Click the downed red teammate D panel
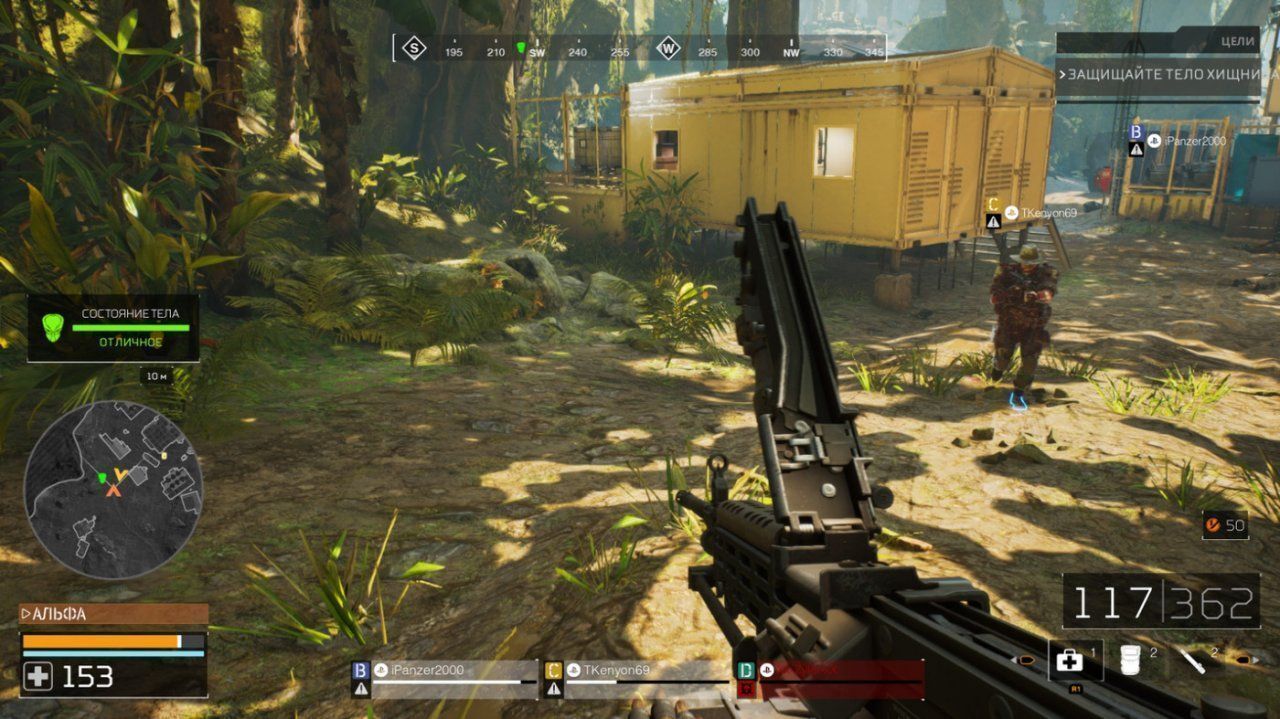This screenshot has width=1280, height=719. click(x=830, y=678)
